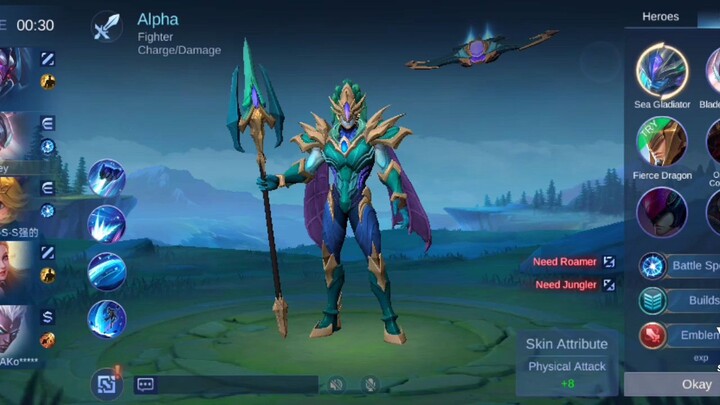View Alpha's third skill icon
720x405 pixels.
click(x=106, y=272)
